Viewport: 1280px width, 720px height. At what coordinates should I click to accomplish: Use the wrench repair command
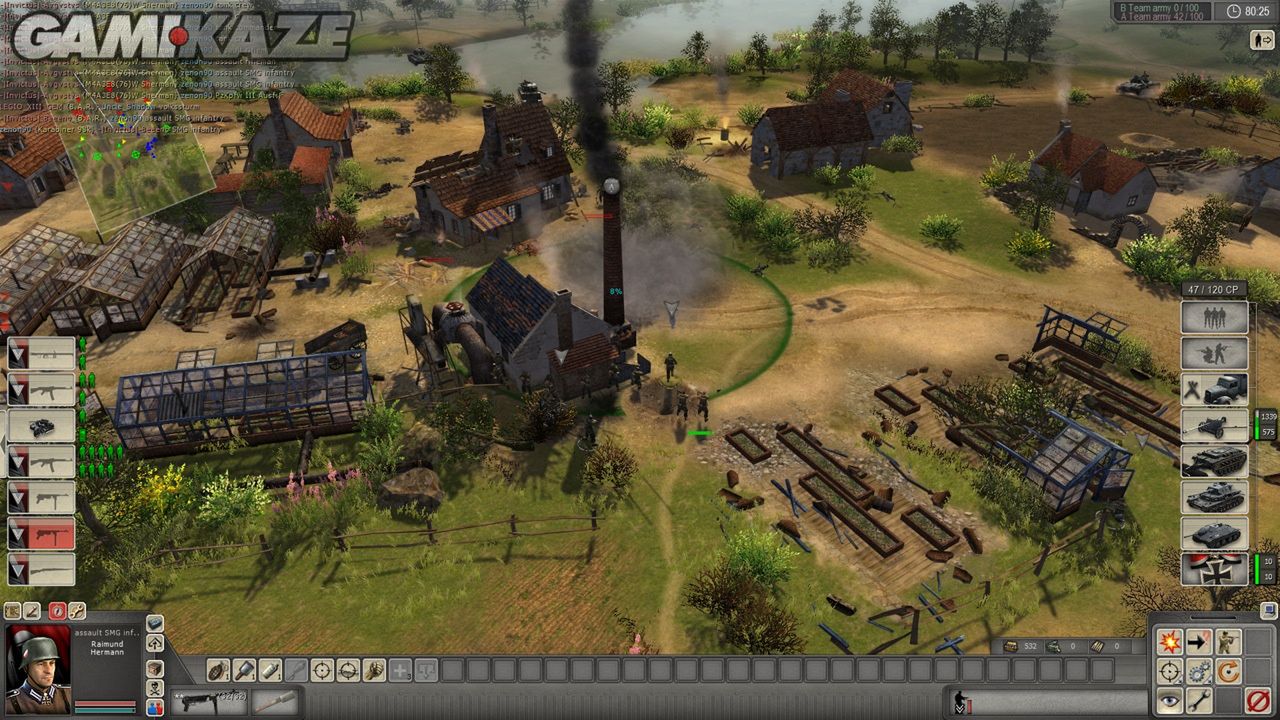tap(1198, 701)
